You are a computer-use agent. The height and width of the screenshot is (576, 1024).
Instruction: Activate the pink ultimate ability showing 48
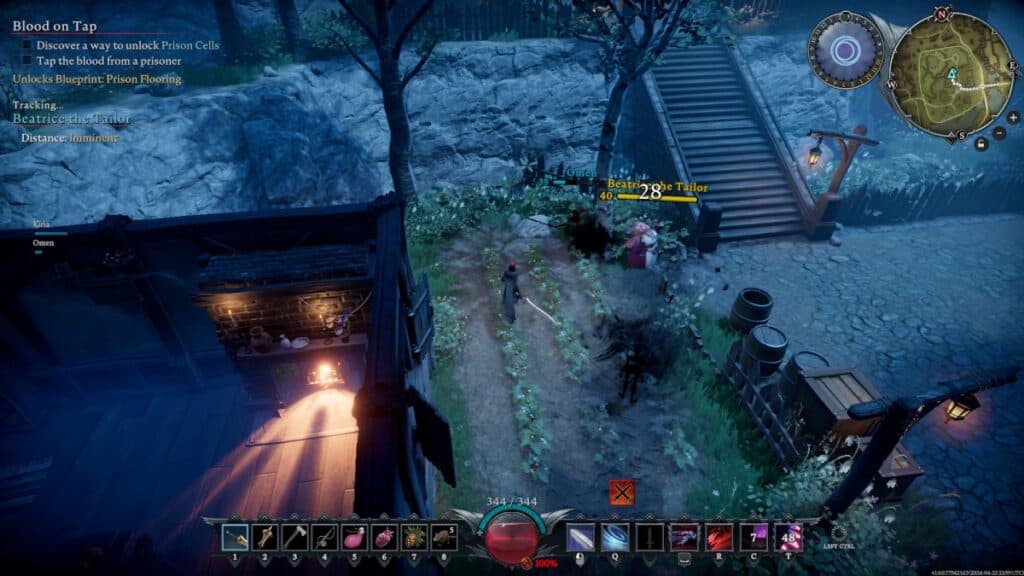pyautogui.click(x=788, y=537)
